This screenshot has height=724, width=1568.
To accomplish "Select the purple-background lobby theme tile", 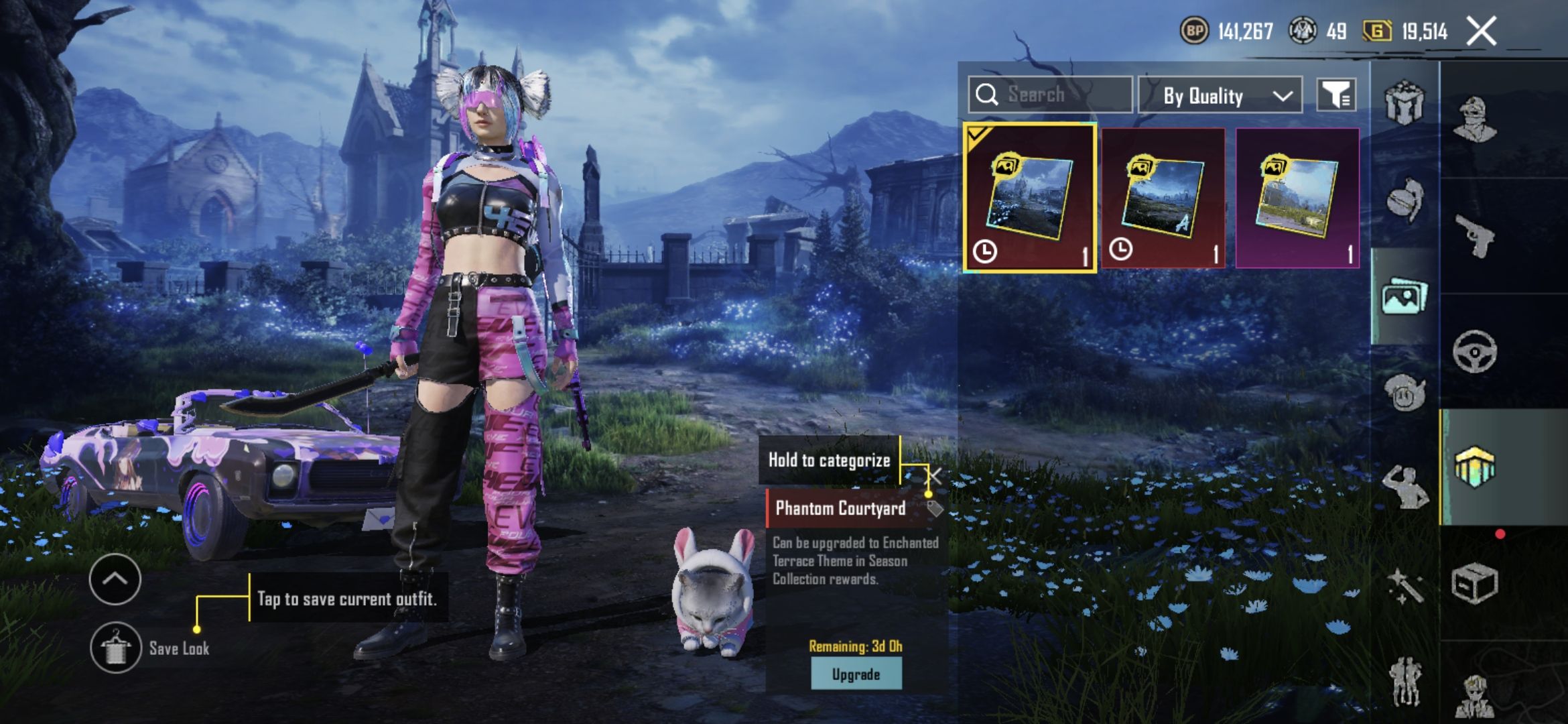I will [1297, 198].
